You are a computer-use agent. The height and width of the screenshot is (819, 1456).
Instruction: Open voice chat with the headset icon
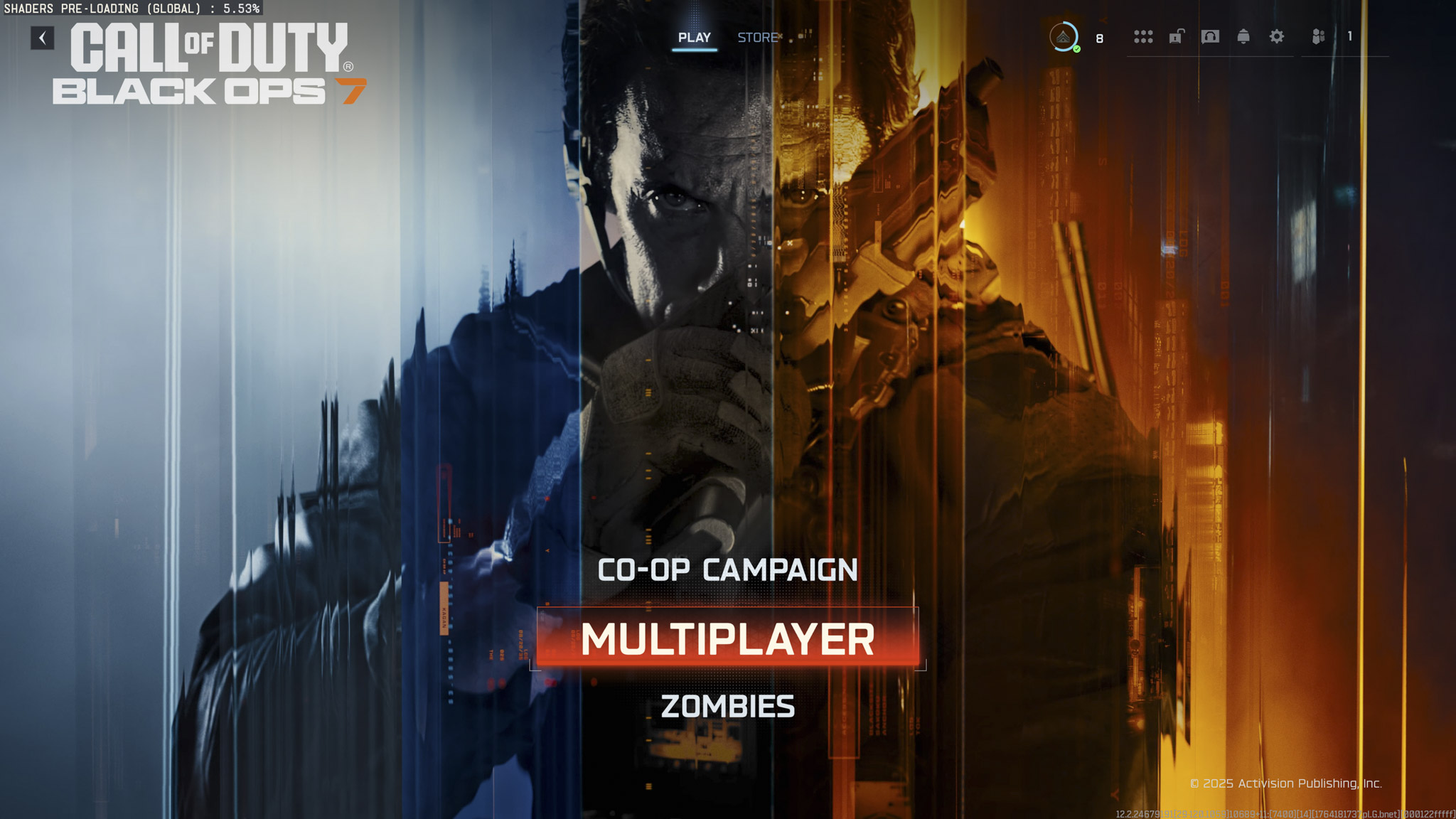(x=1210, y=37)
